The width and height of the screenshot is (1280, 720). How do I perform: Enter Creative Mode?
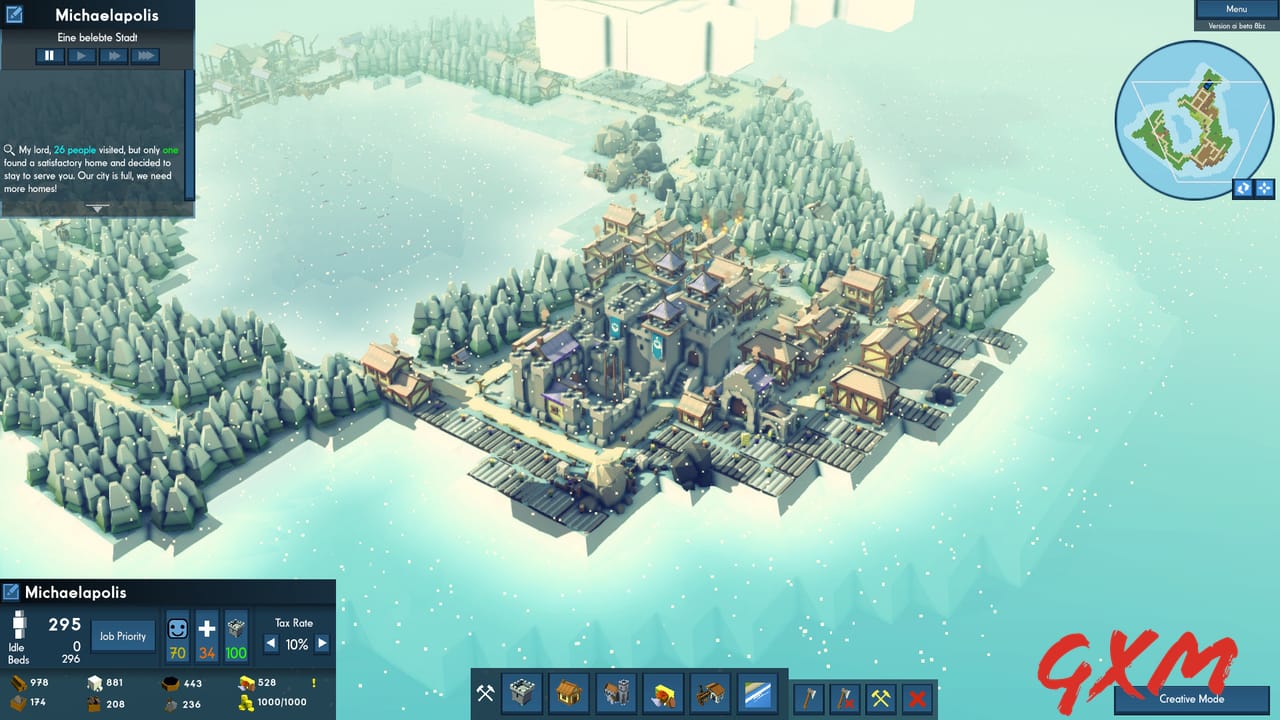(1194, 699)
